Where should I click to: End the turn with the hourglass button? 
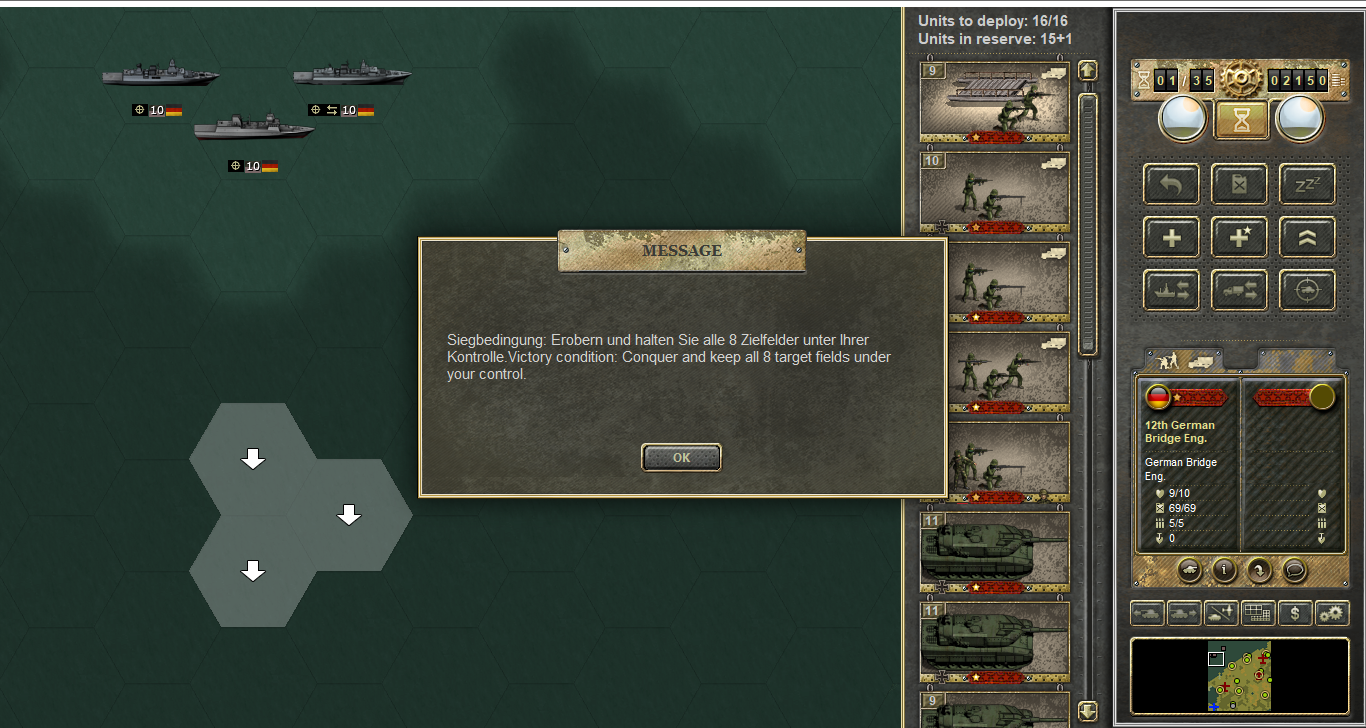[x=1241, y=120]
